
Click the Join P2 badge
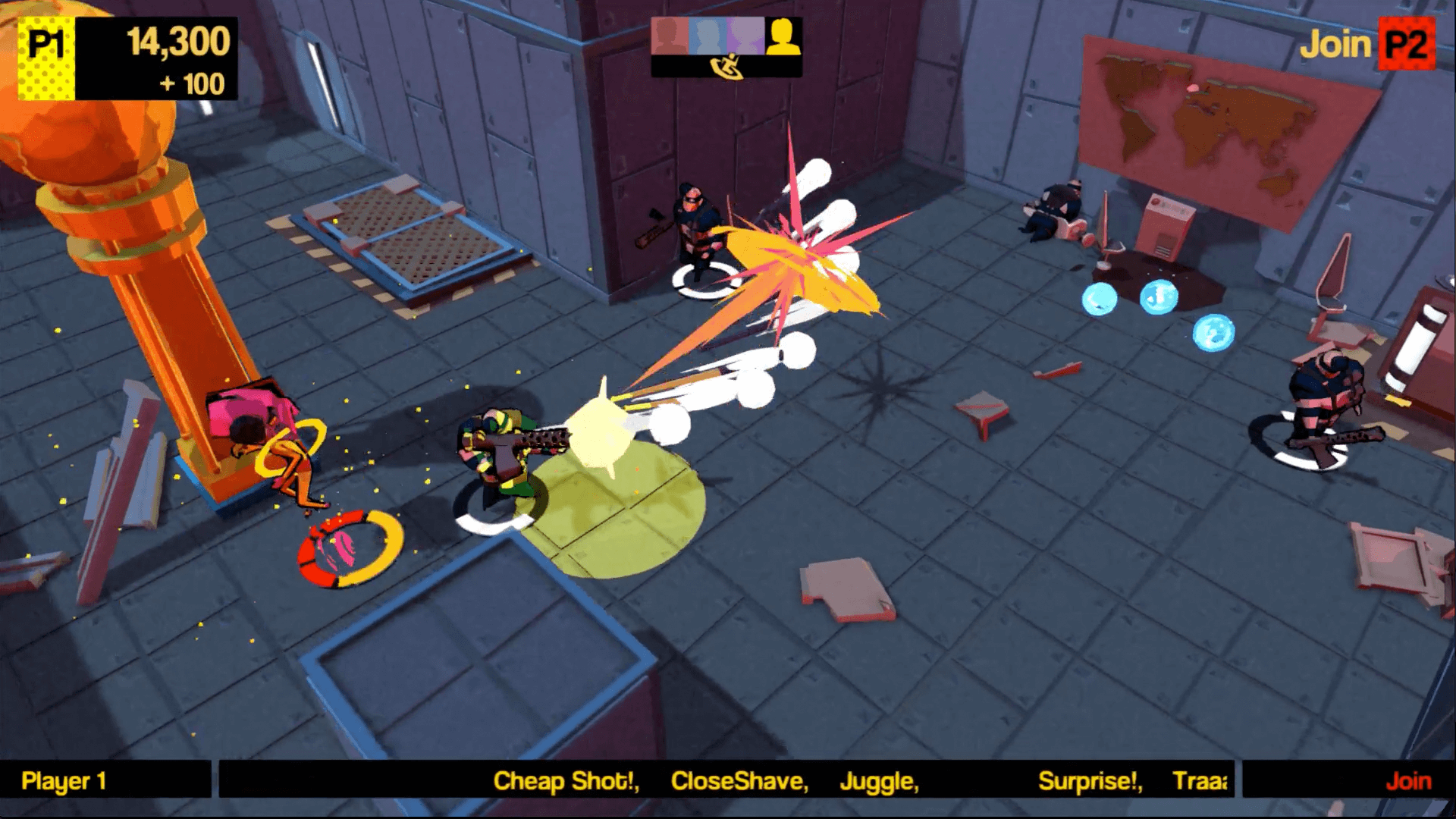pyautogui.click(x=1407, y=45)
